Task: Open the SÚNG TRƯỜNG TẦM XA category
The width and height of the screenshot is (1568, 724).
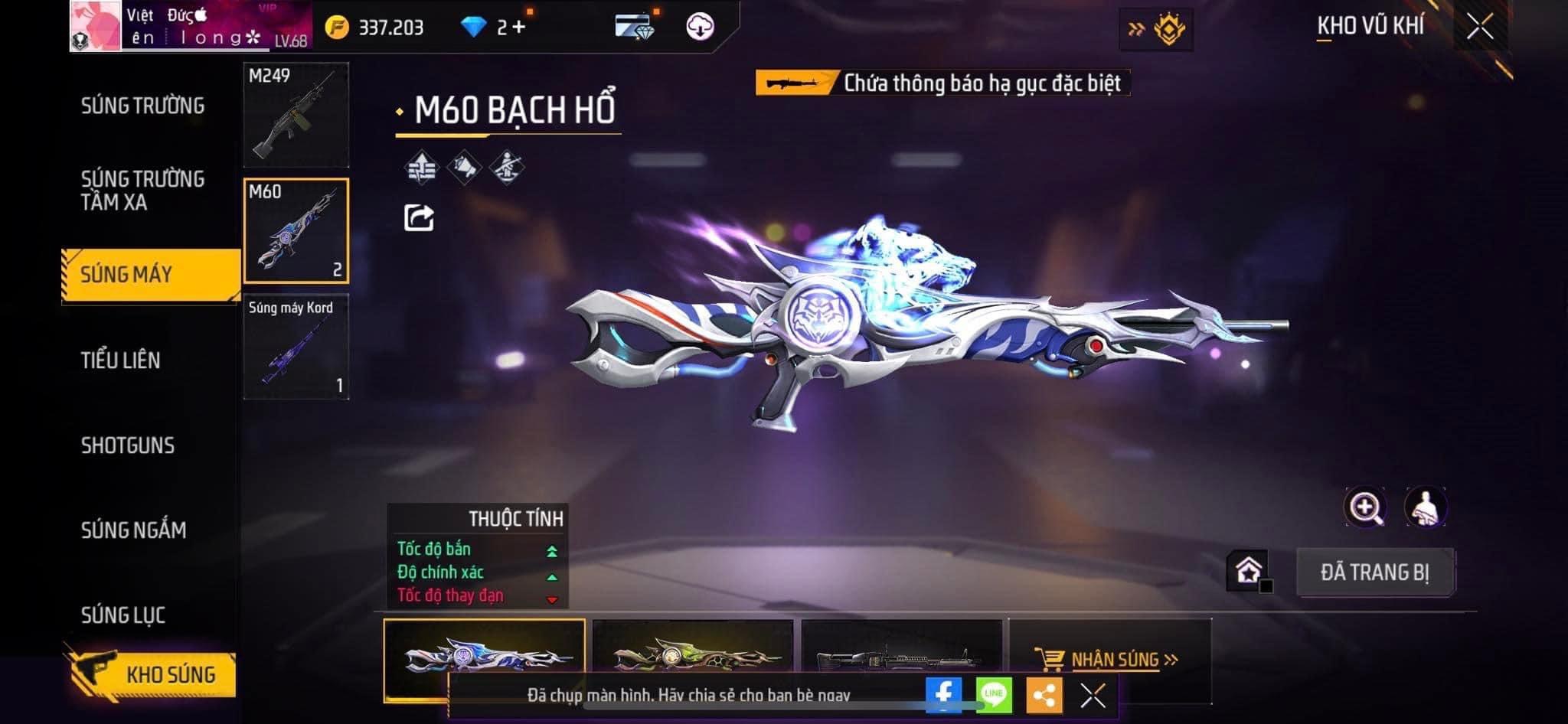Action: [142, 191]
